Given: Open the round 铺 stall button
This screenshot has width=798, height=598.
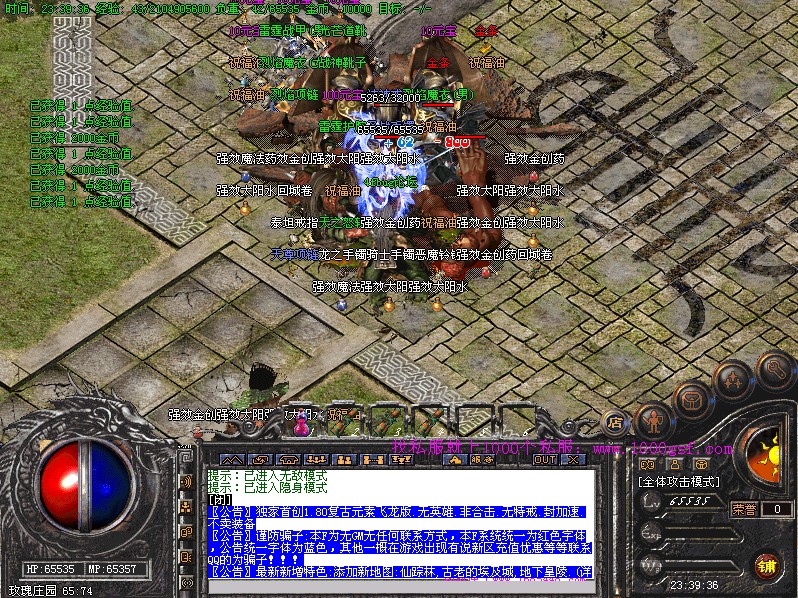Looking at the screenshot, I should pyautogui.click(x=766, y=566).
